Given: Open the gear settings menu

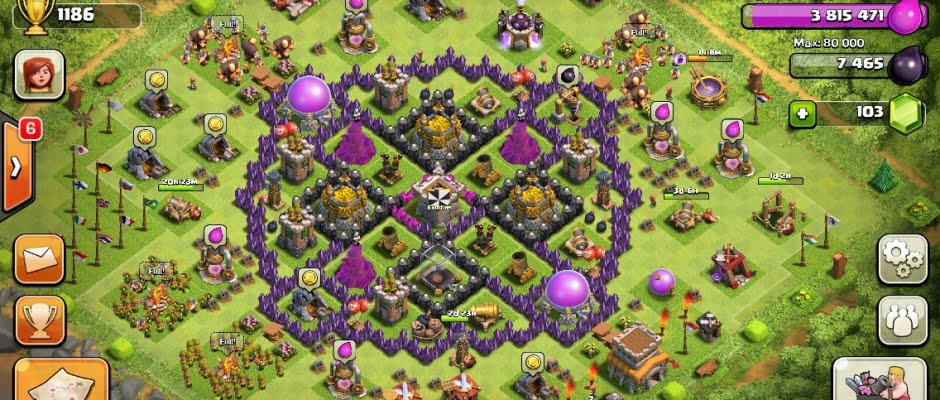Looking at the screenshot, I should (902, 259).
